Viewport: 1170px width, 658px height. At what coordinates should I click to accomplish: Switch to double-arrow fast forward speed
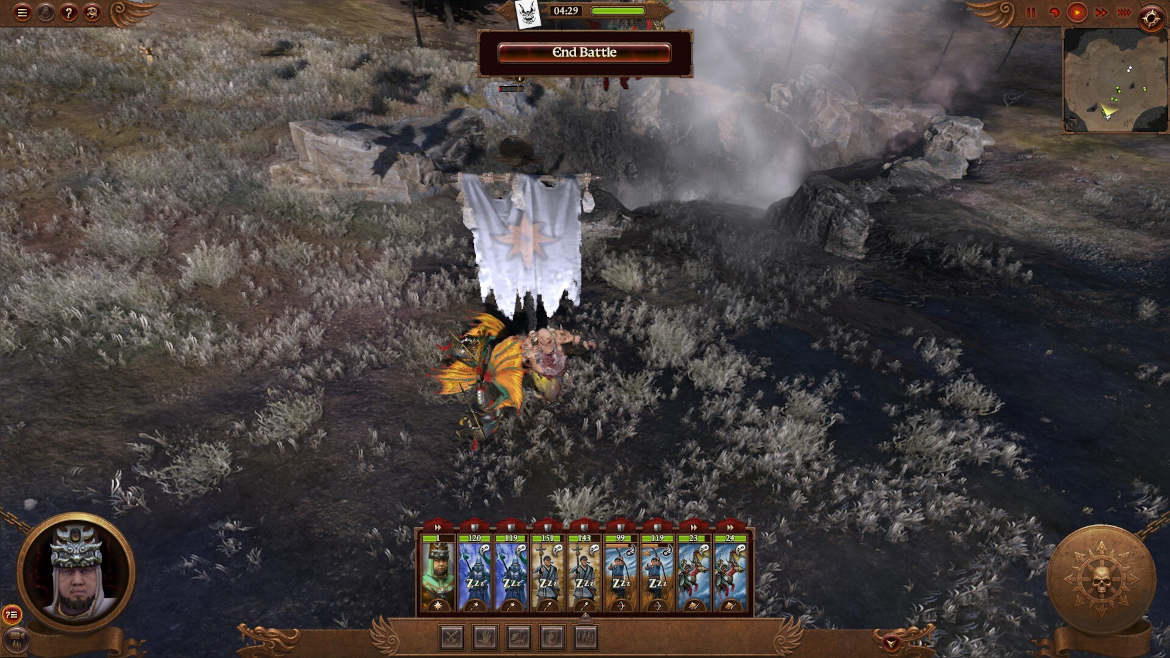click(1101, 13)
